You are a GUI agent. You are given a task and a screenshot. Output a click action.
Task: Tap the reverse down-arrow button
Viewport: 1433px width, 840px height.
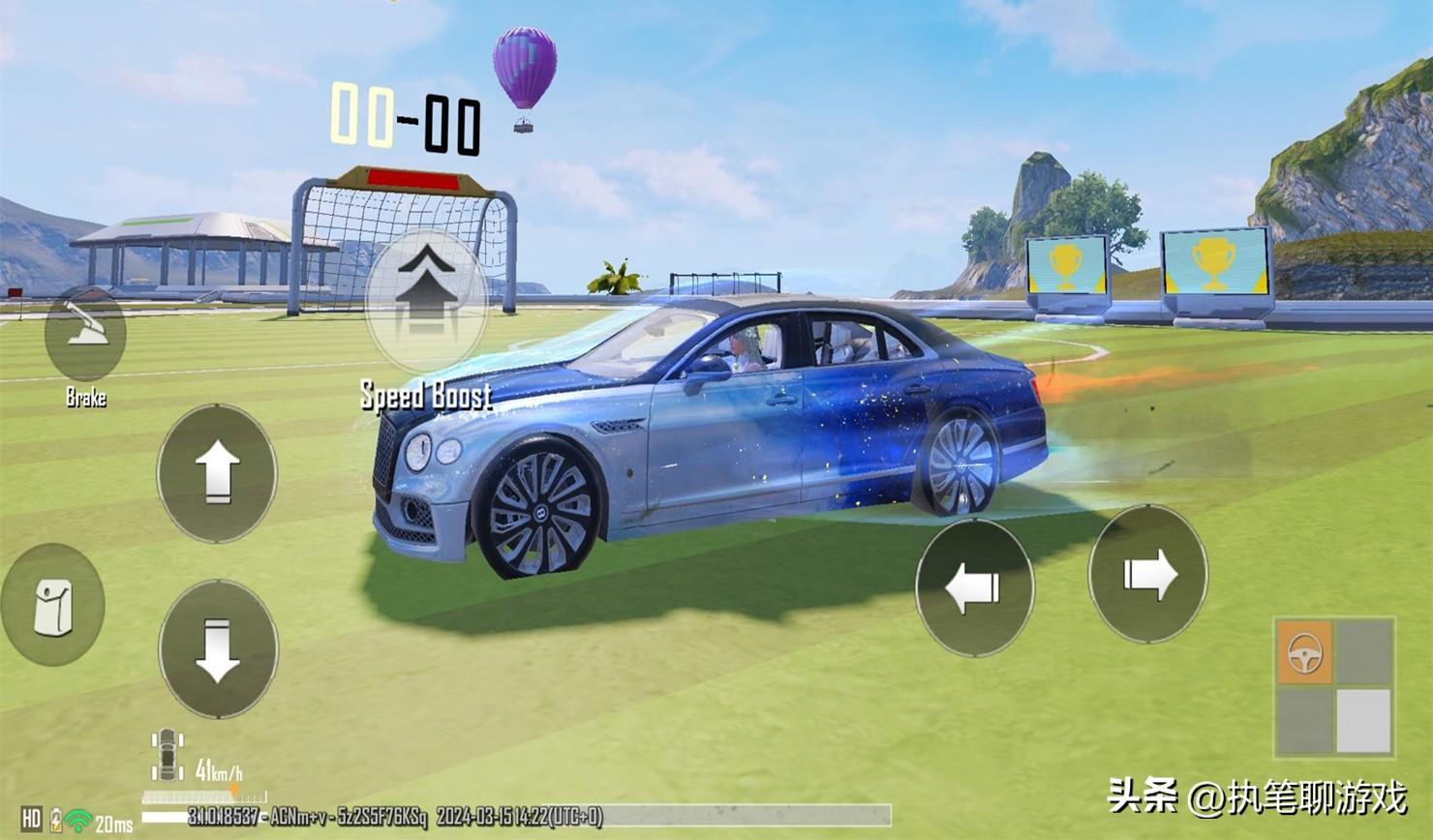tap(218, 648)
